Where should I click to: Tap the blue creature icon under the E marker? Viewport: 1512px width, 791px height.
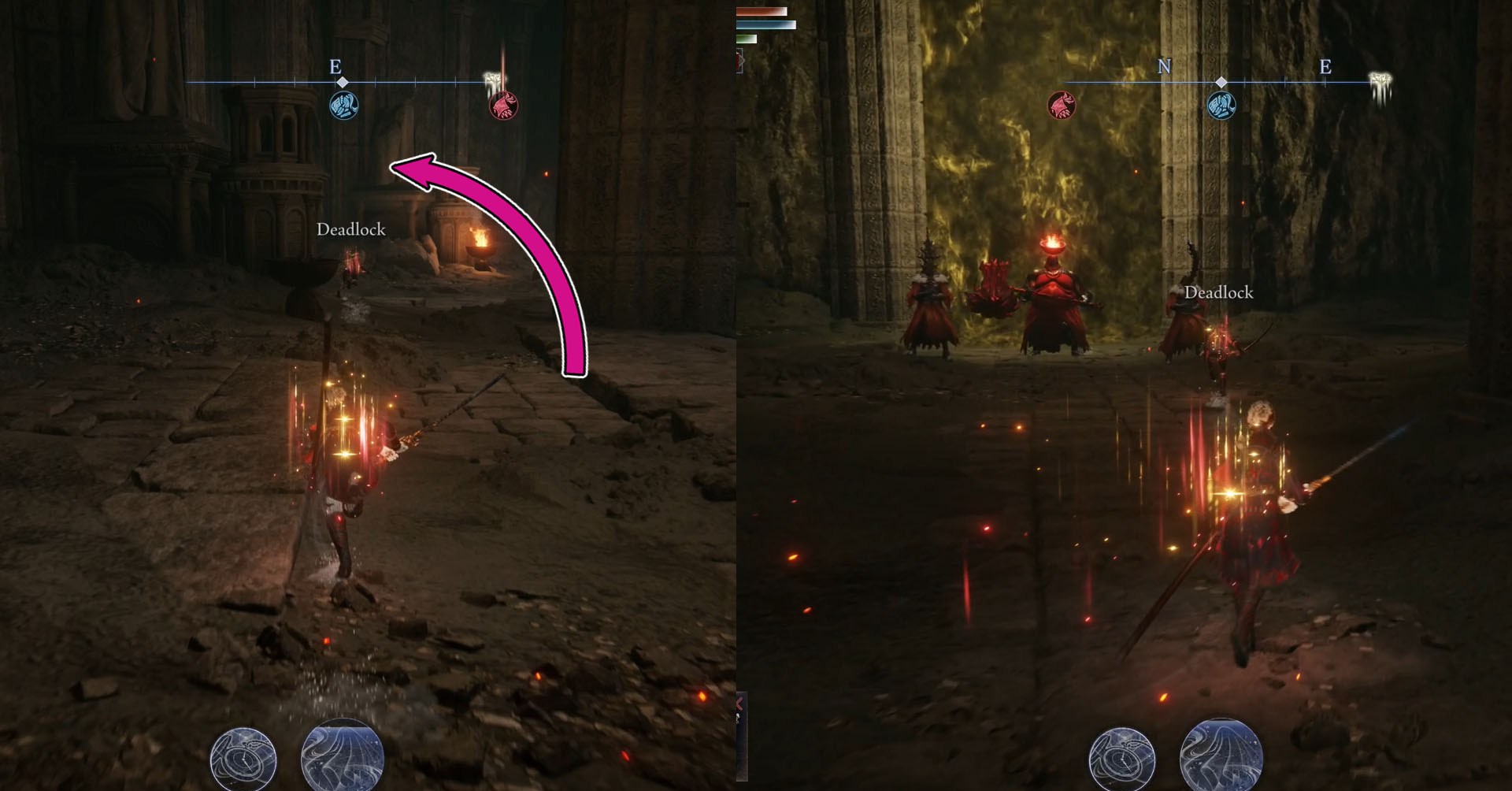pyautogui.click(x=344, y=103)
